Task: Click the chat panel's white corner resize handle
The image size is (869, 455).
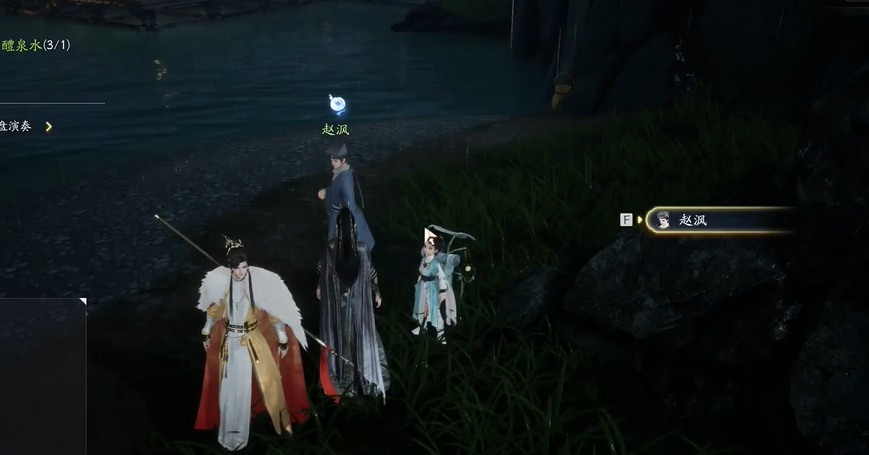Action: [x=83, y=301]
